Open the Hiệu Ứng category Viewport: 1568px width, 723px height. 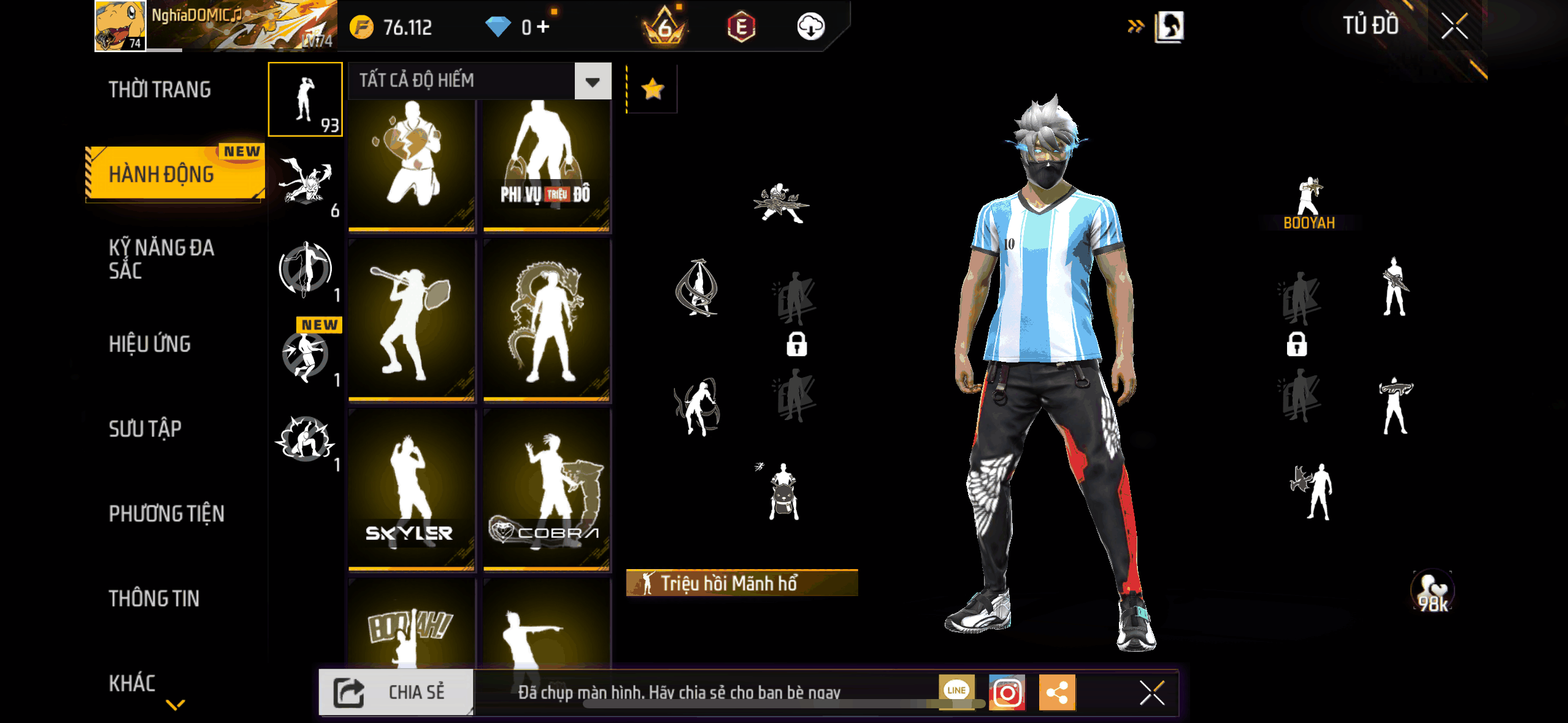pyautogui.click(x=150, y=344)
